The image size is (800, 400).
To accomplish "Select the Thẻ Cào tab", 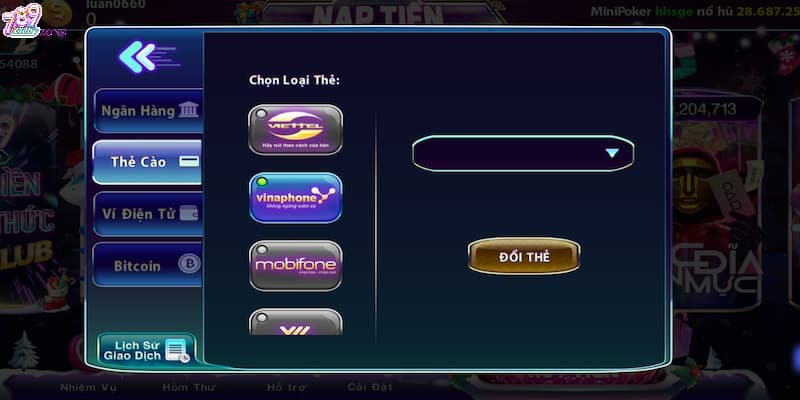I will pos(147,161).
